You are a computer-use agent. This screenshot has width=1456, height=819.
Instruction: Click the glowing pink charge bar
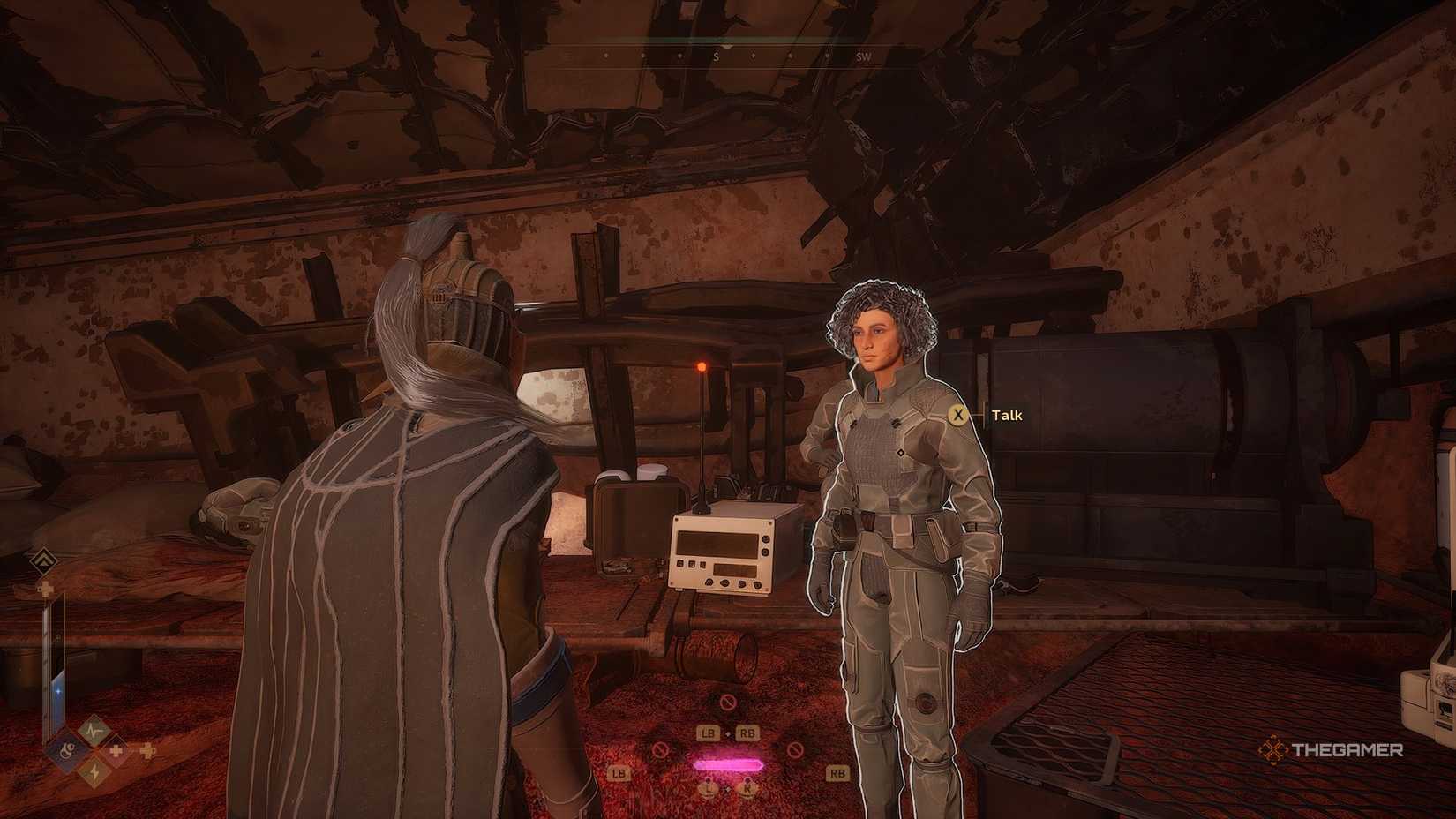(x=729, y=764)
